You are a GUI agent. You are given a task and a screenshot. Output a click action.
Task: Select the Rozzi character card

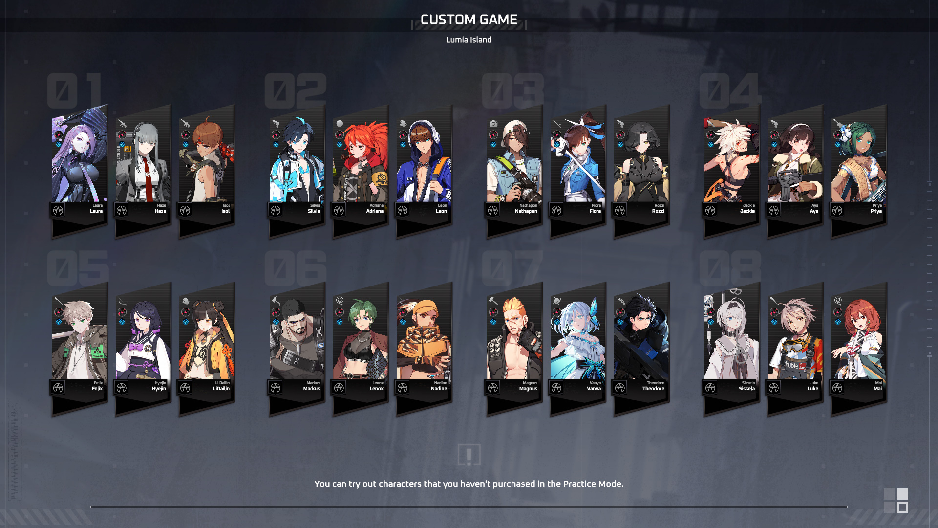(x=640, y=165)
